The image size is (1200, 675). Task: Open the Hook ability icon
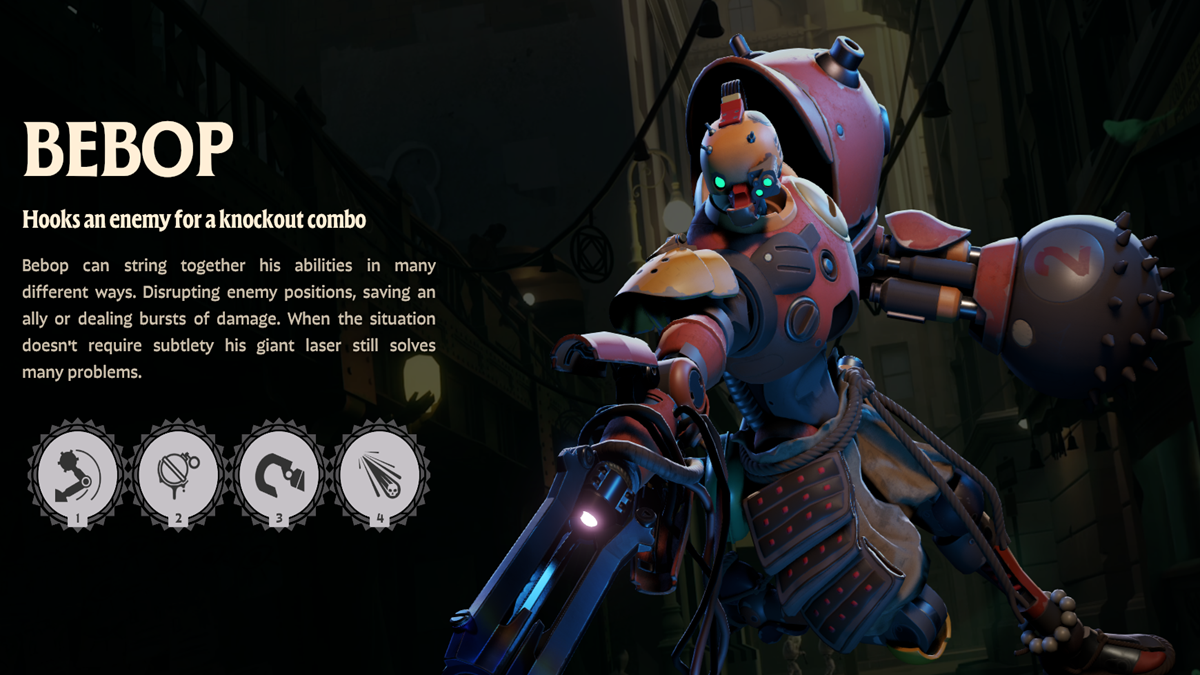coord(279,473)
